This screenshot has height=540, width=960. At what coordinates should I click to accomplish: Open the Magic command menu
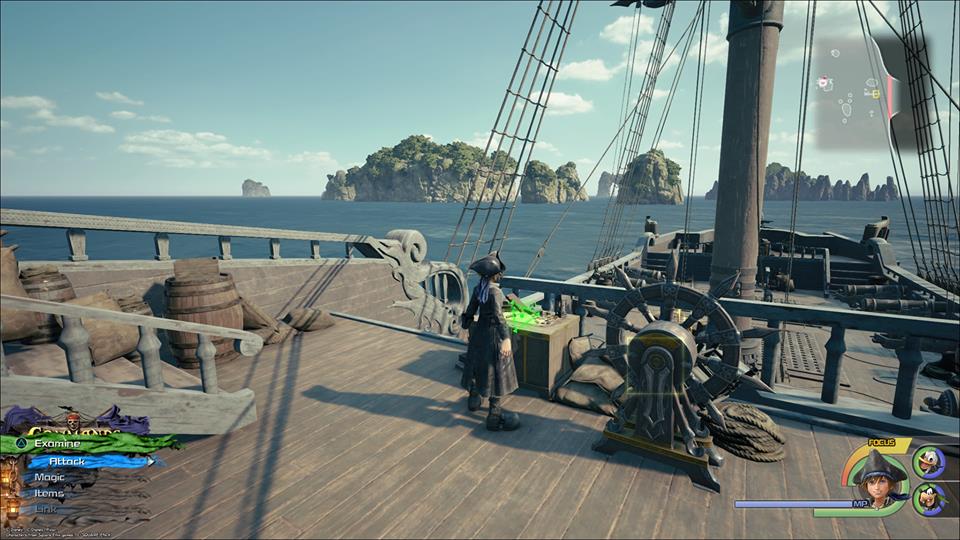tap(49, 477)
